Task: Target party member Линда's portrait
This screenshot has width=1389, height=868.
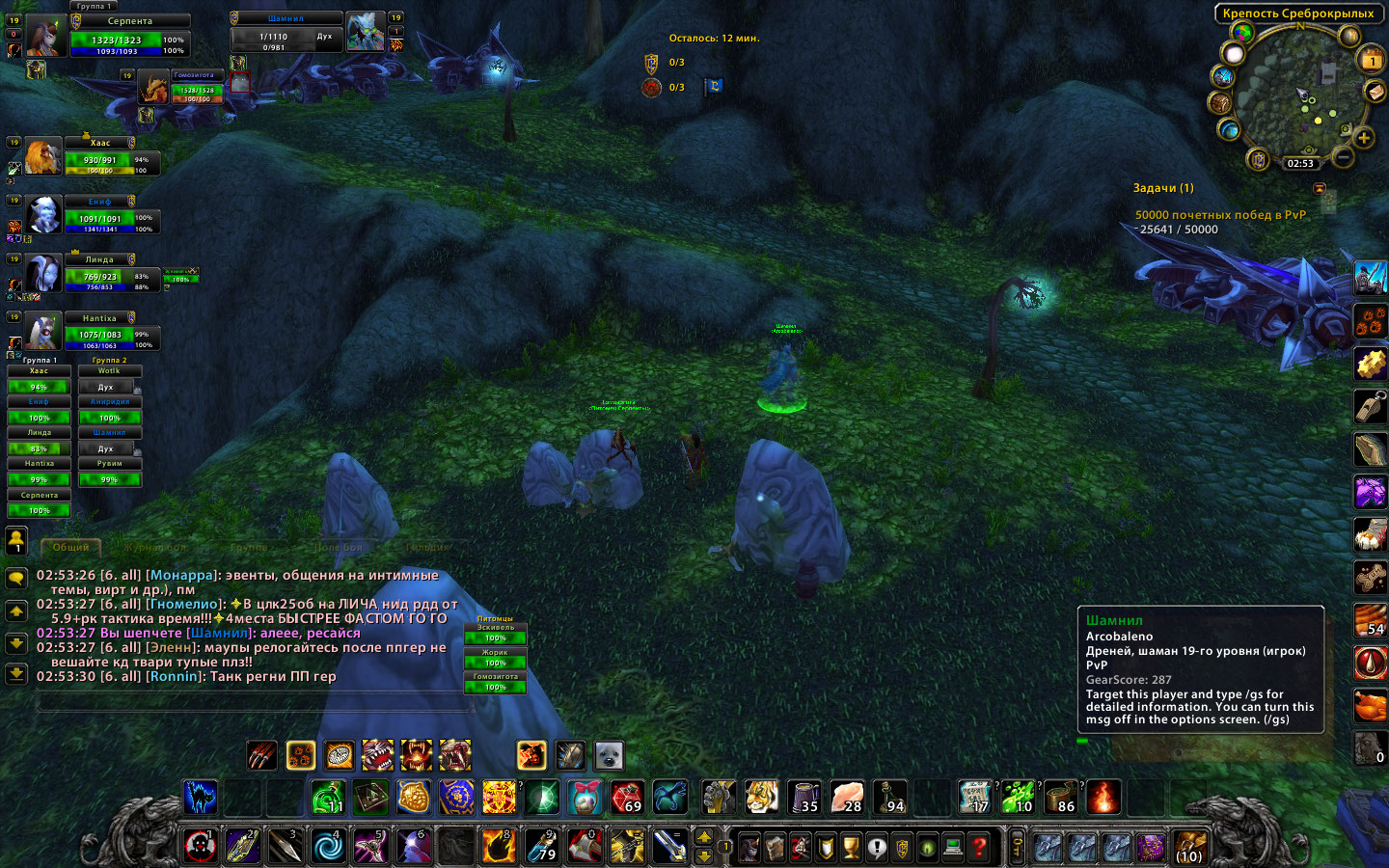Action: coord(42,274)
